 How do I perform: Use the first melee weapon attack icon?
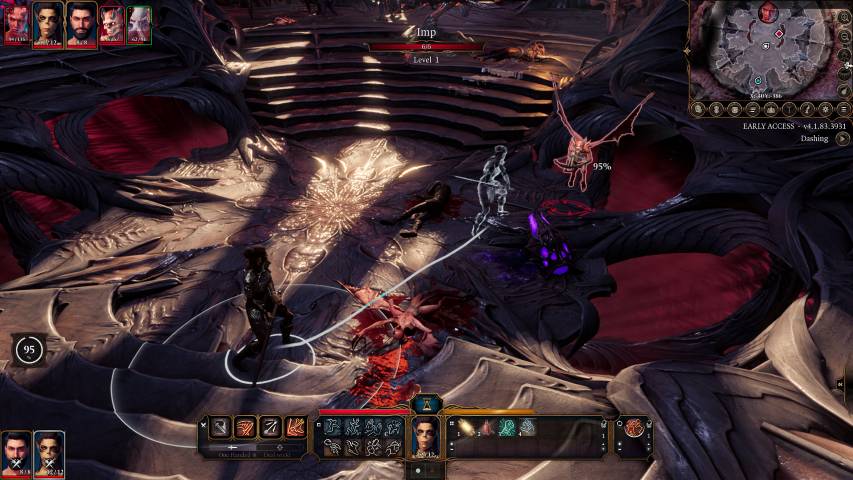point(220,427)
